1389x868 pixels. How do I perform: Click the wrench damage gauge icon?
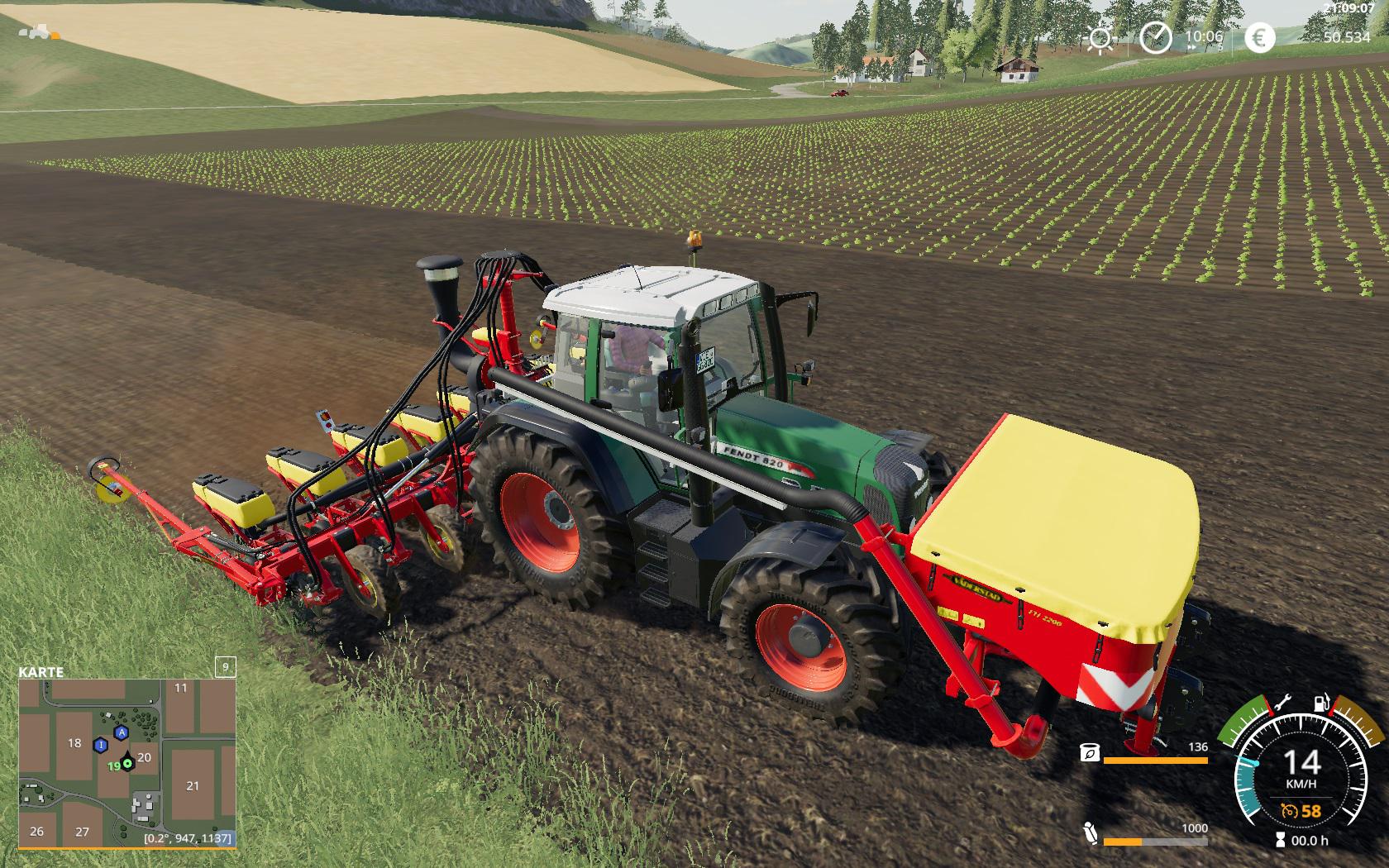pos(1282,704)
